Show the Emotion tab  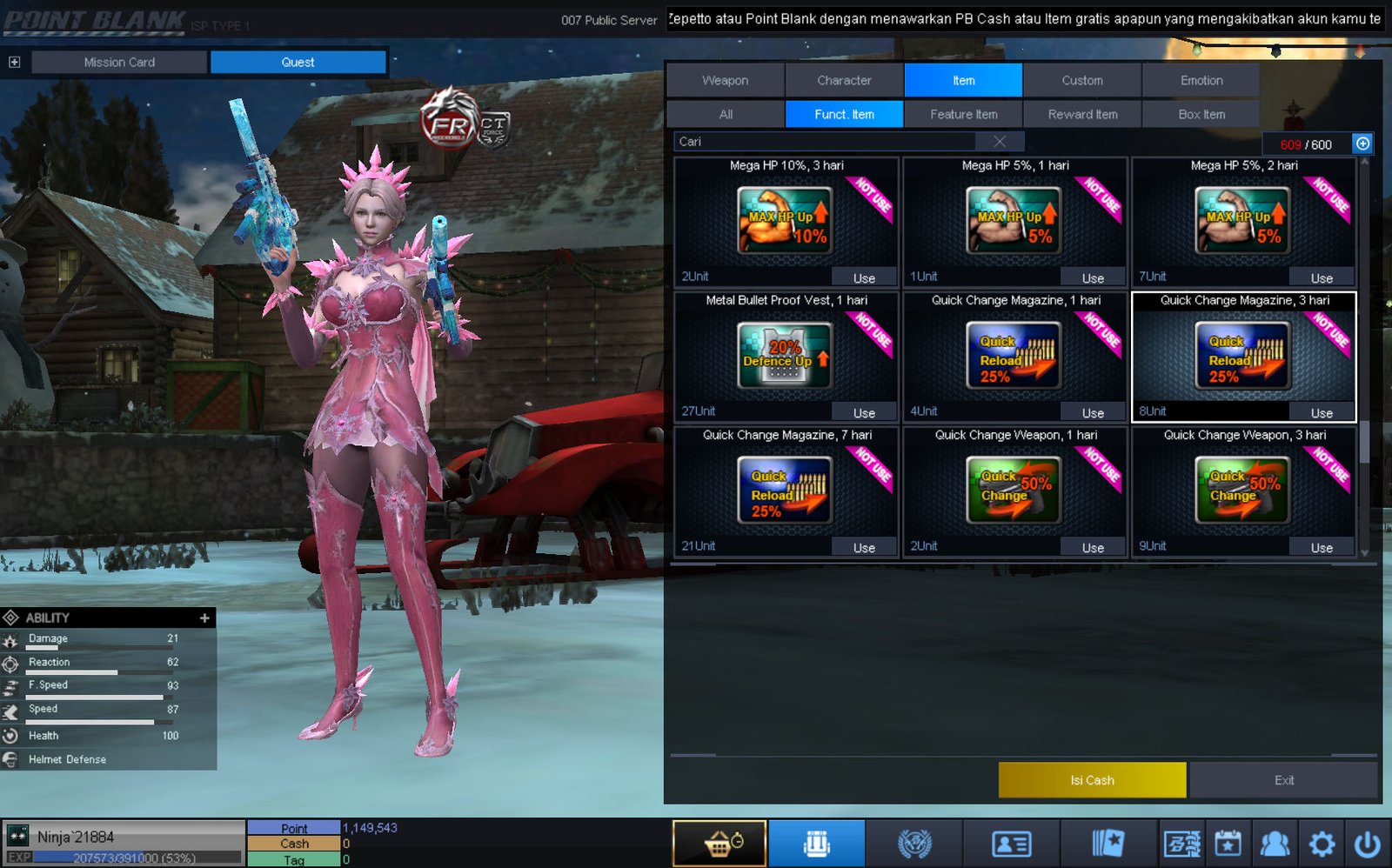[1201, 80]
